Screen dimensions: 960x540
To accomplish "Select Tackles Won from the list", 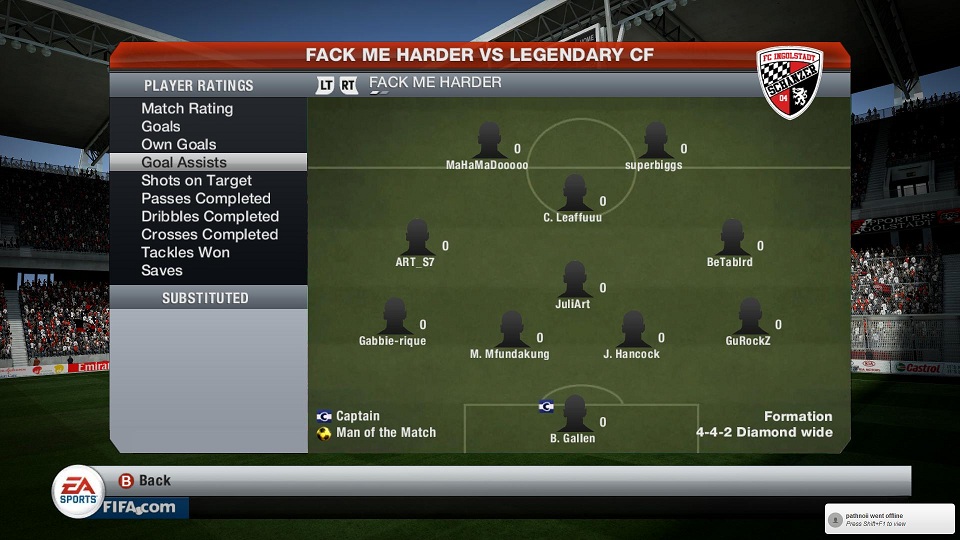I will point(185,253).
